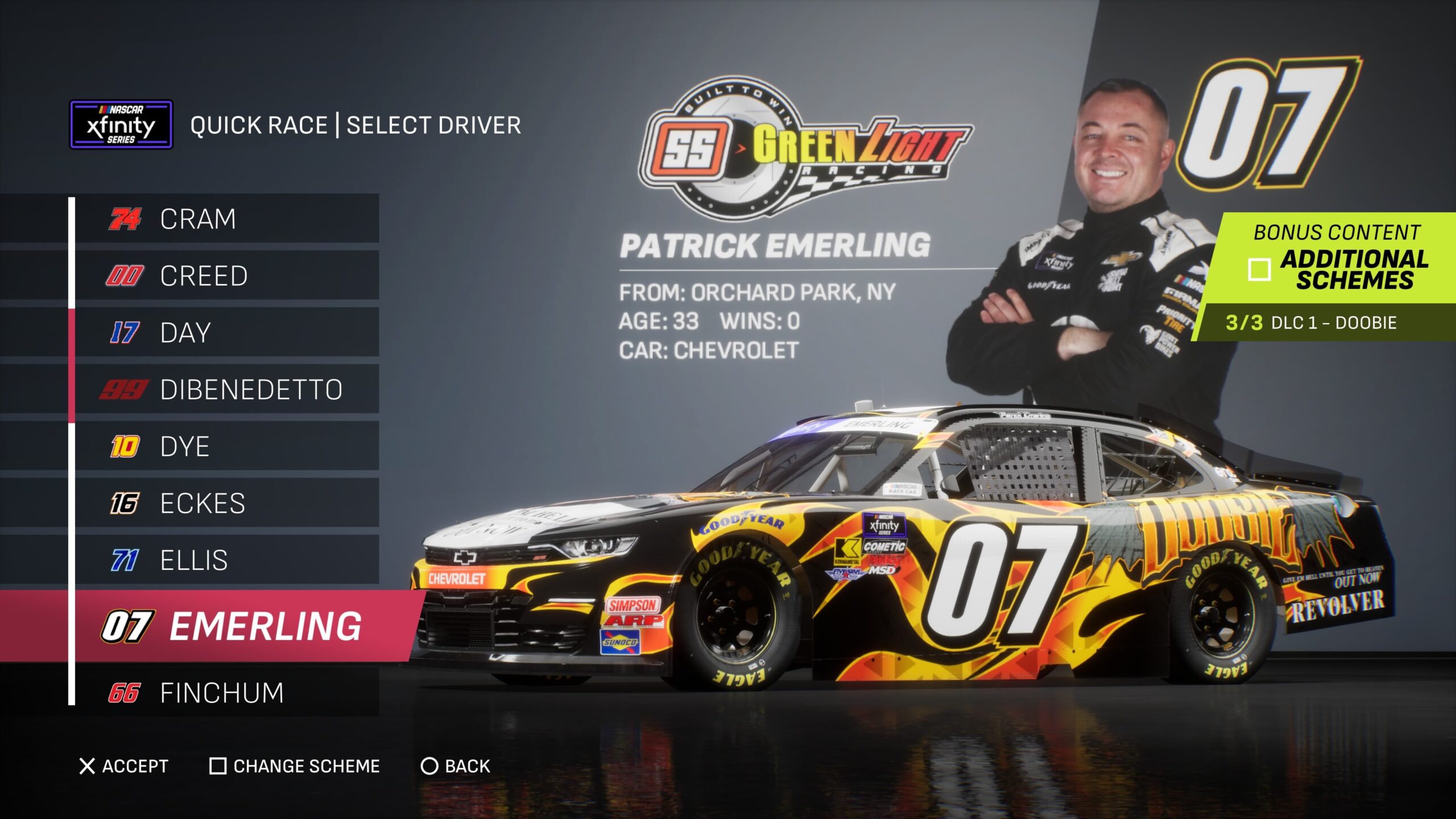Pick Day, car number 17
Screen dimensions: 1456x819
(x=227, y=333)
